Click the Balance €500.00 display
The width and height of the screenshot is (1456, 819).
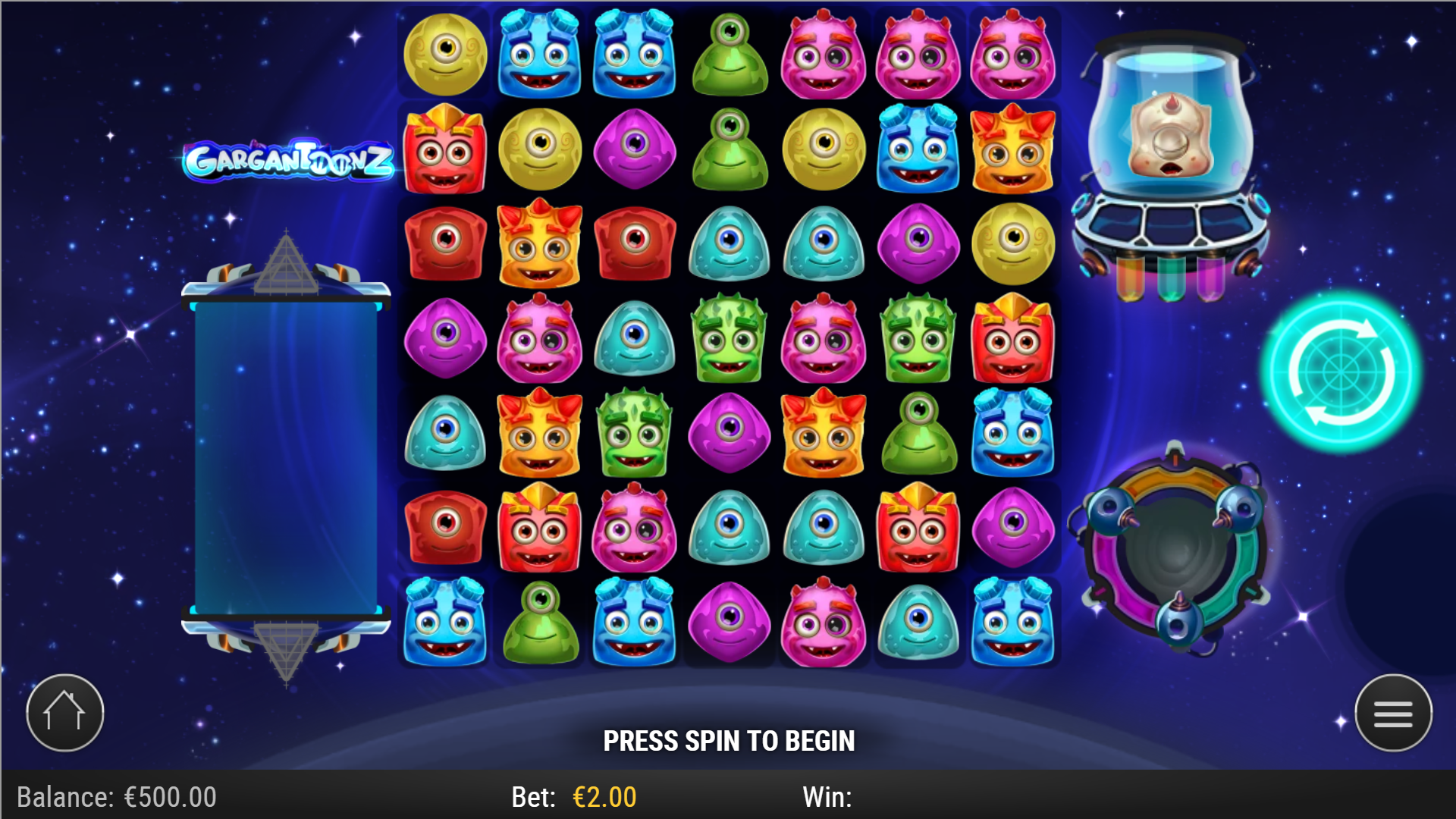pyautogui.click(x=114, y=797)
